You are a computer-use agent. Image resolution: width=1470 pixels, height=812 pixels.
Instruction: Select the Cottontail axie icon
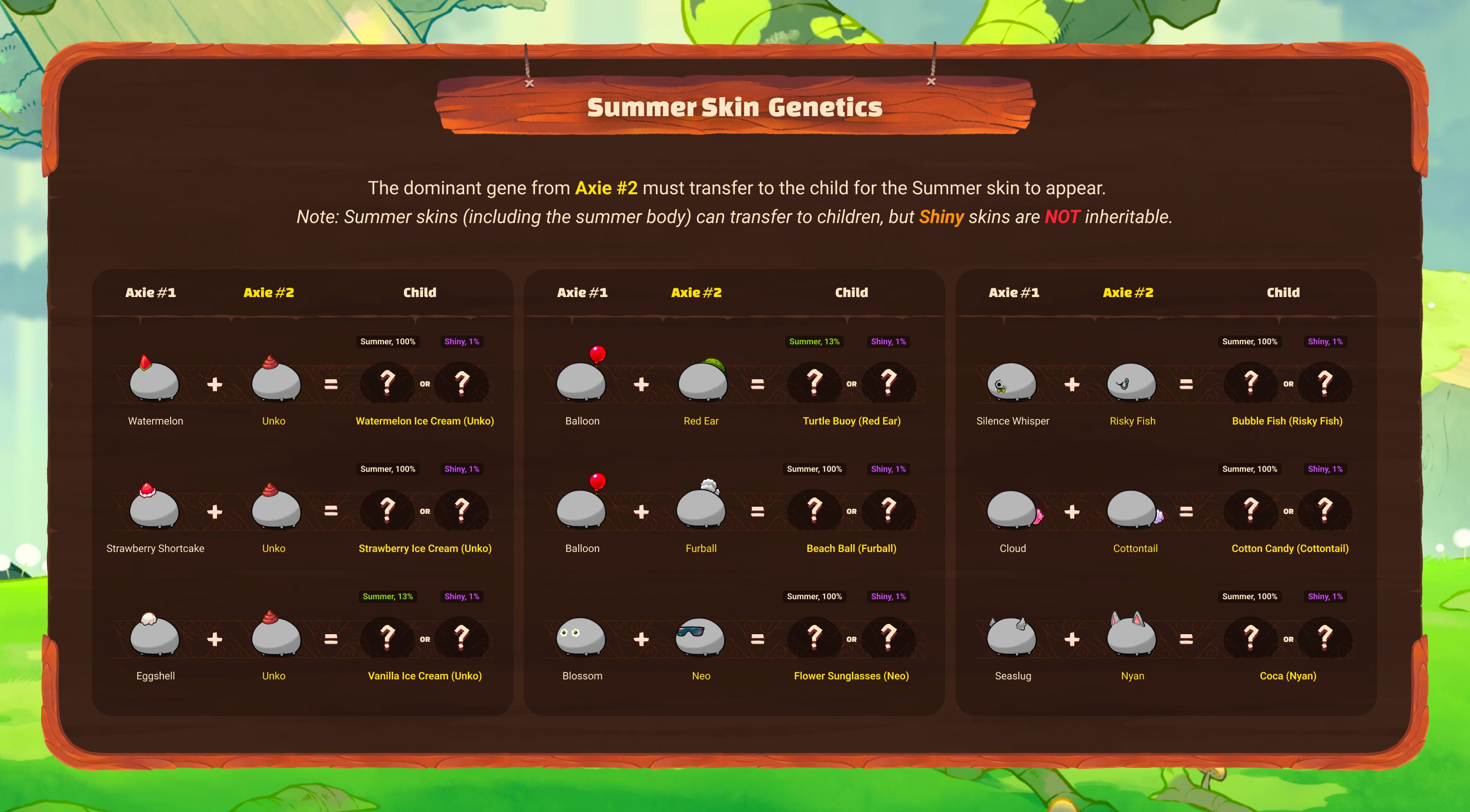point(1134,510)
